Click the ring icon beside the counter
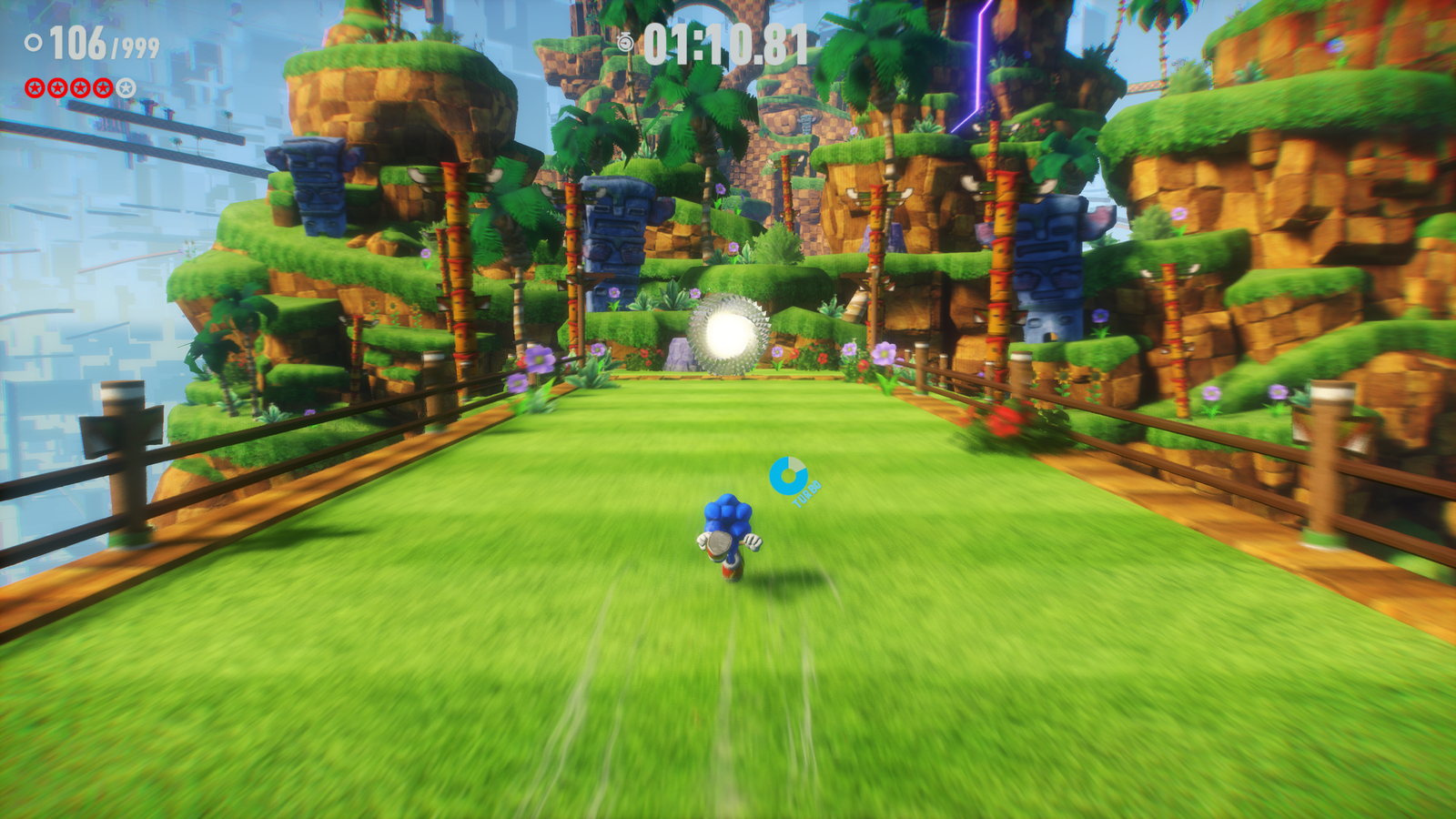1456x819 pixels. (x=34, y=43)
